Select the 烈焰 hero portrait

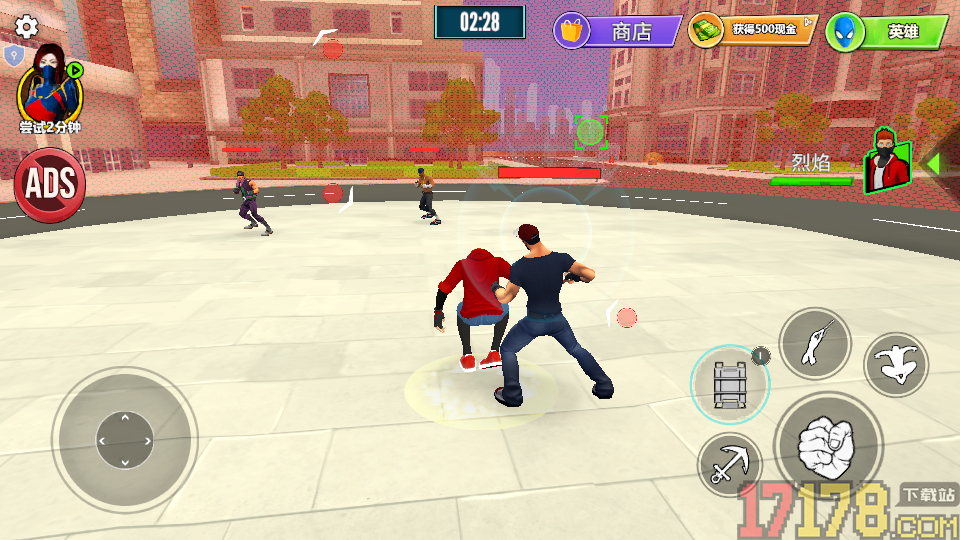pos(888,162)
